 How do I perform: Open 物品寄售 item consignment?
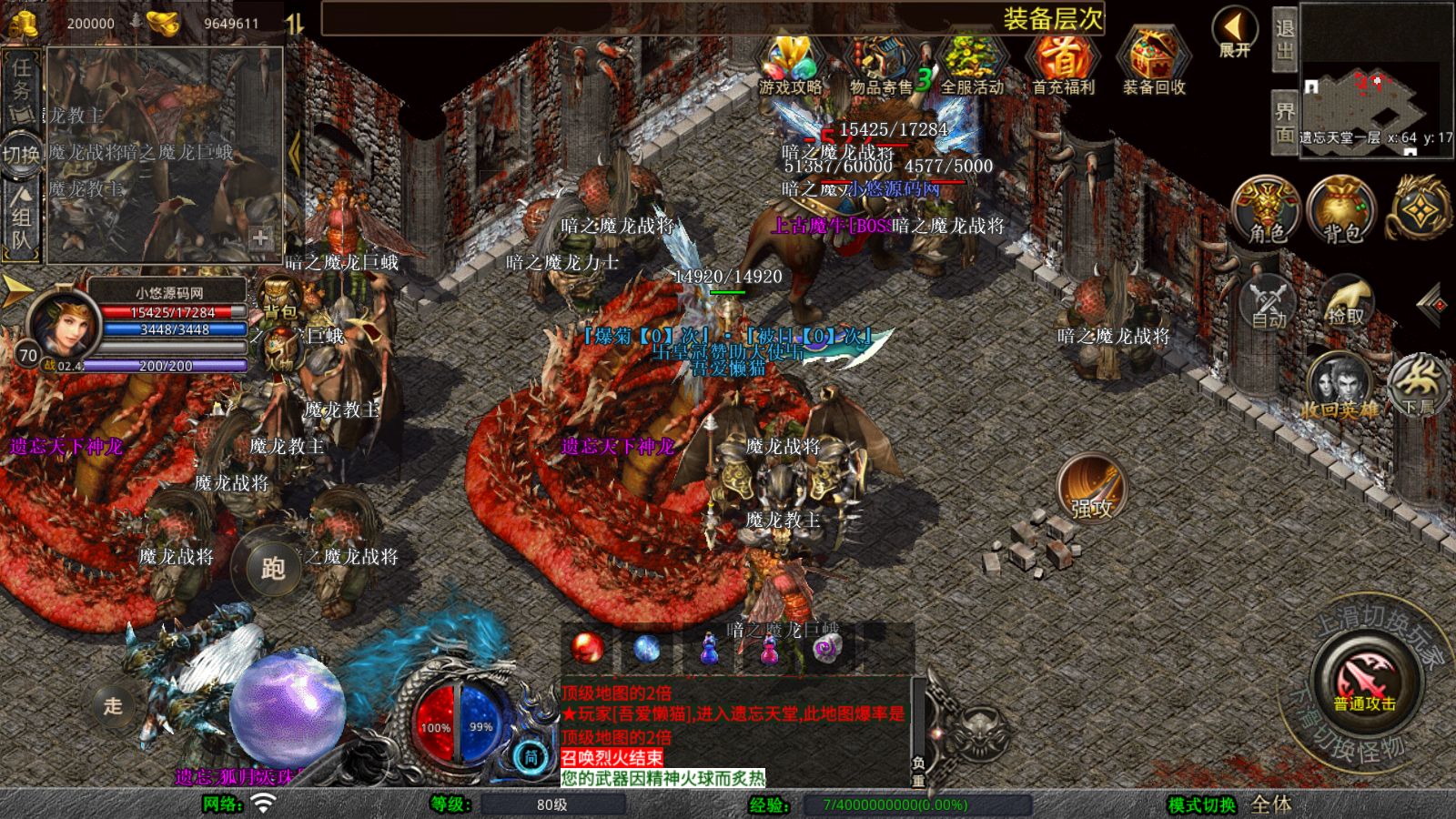[x=881, y=66]
